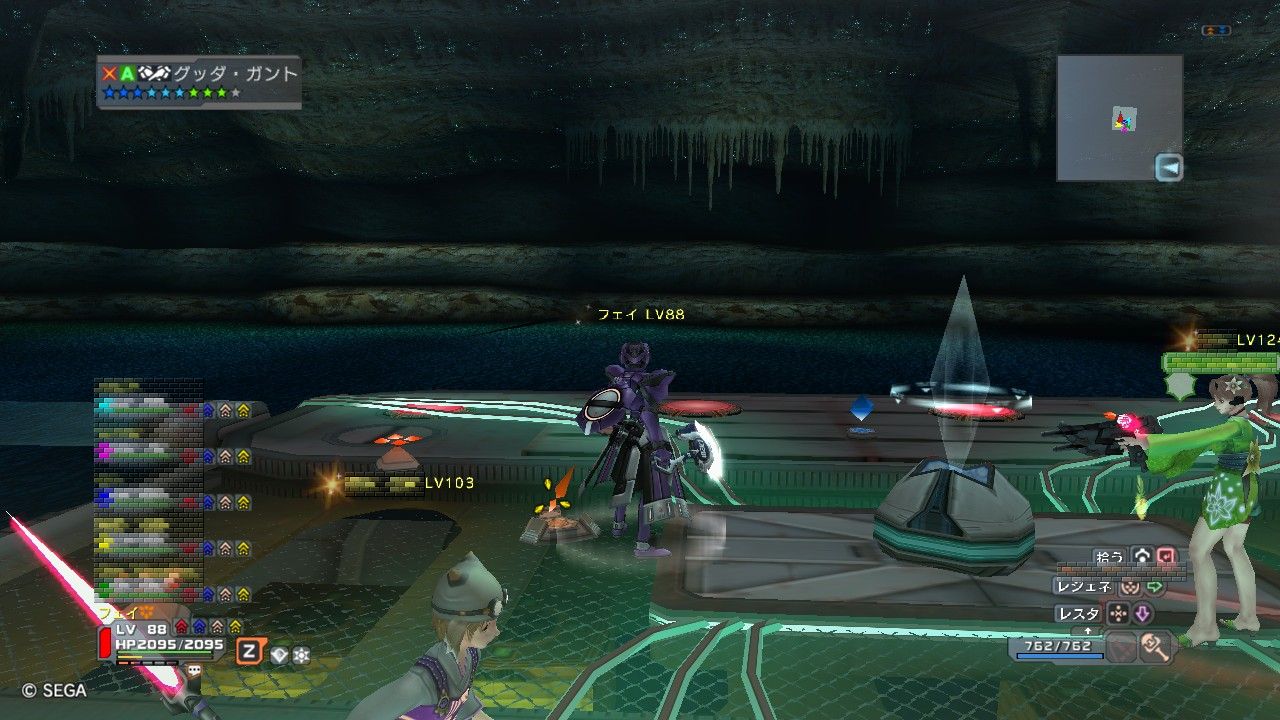The width and height of the screenshot is (1280, 720).
Task: Click the snowflake-shaped status icon
Action: tap(300, 655)
